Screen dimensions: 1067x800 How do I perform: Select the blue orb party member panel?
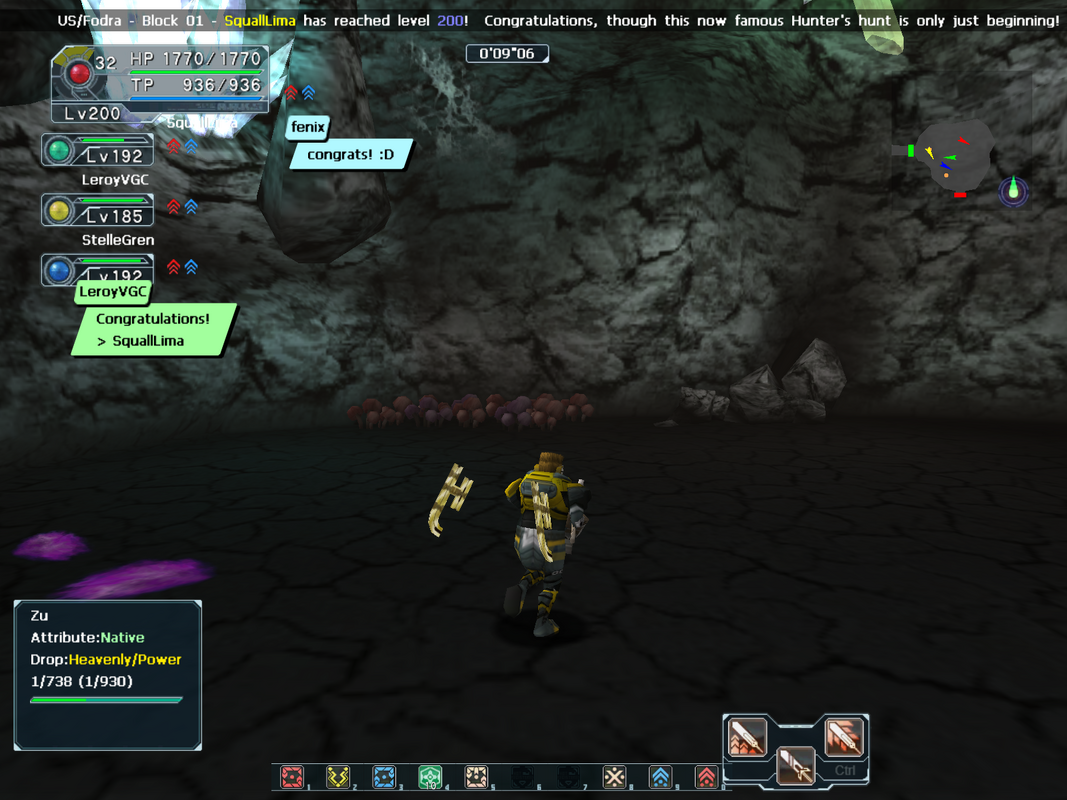[x=98, y=269]
